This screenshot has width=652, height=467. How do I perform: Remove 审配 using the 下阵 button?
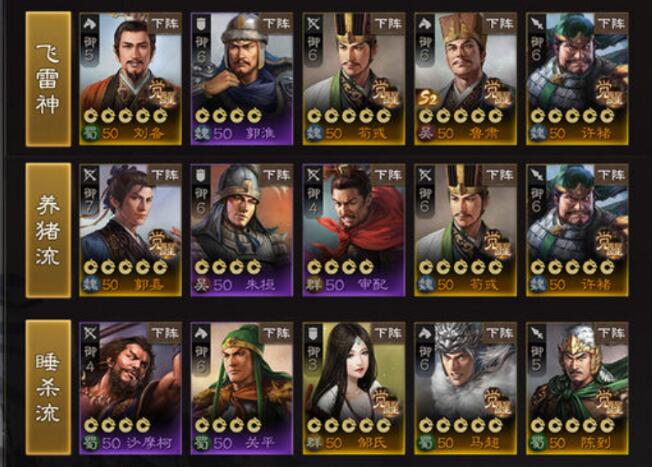[387, 175]
